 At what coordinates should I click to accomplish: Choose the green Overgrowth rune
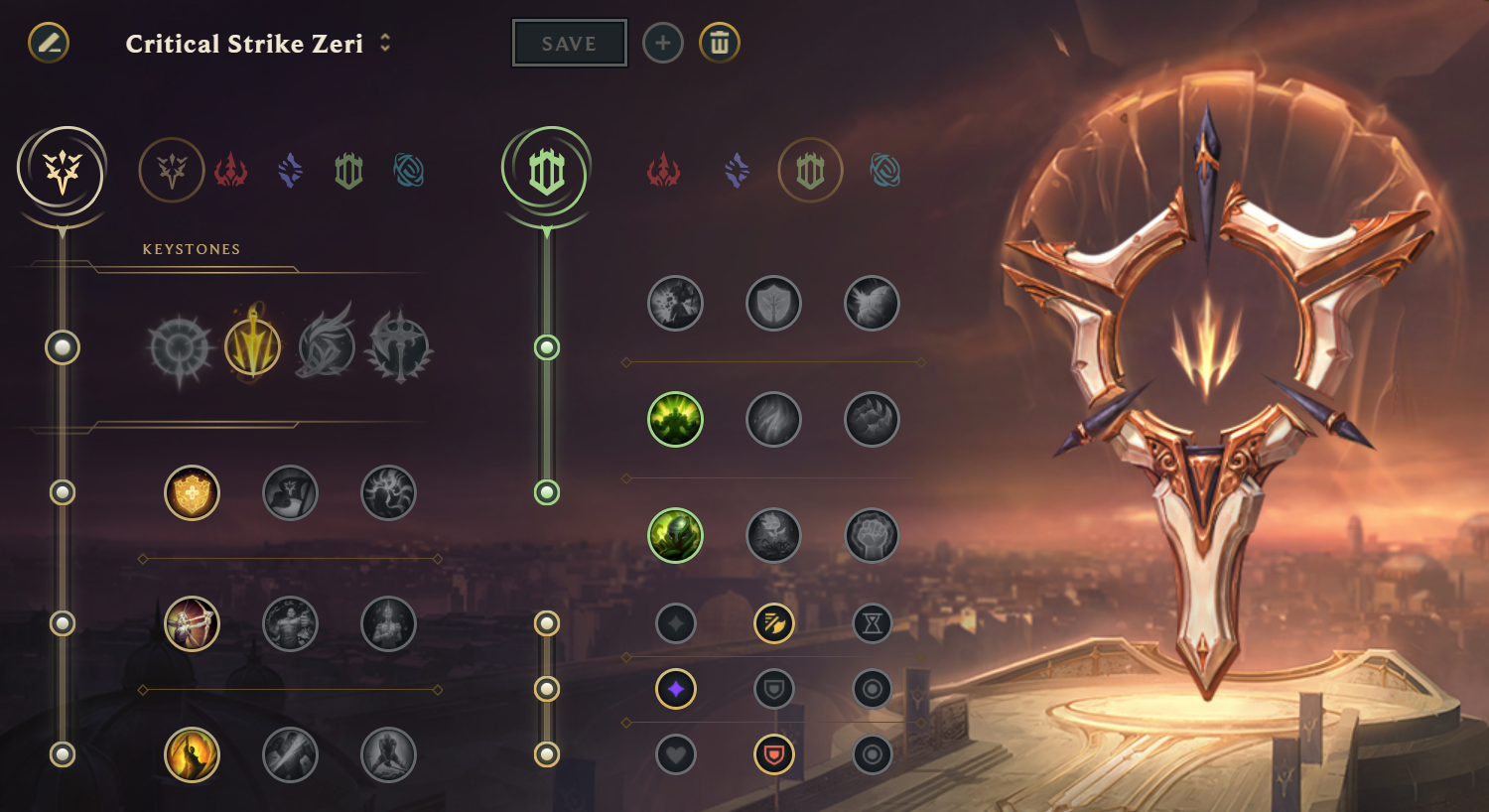(675, 536)
